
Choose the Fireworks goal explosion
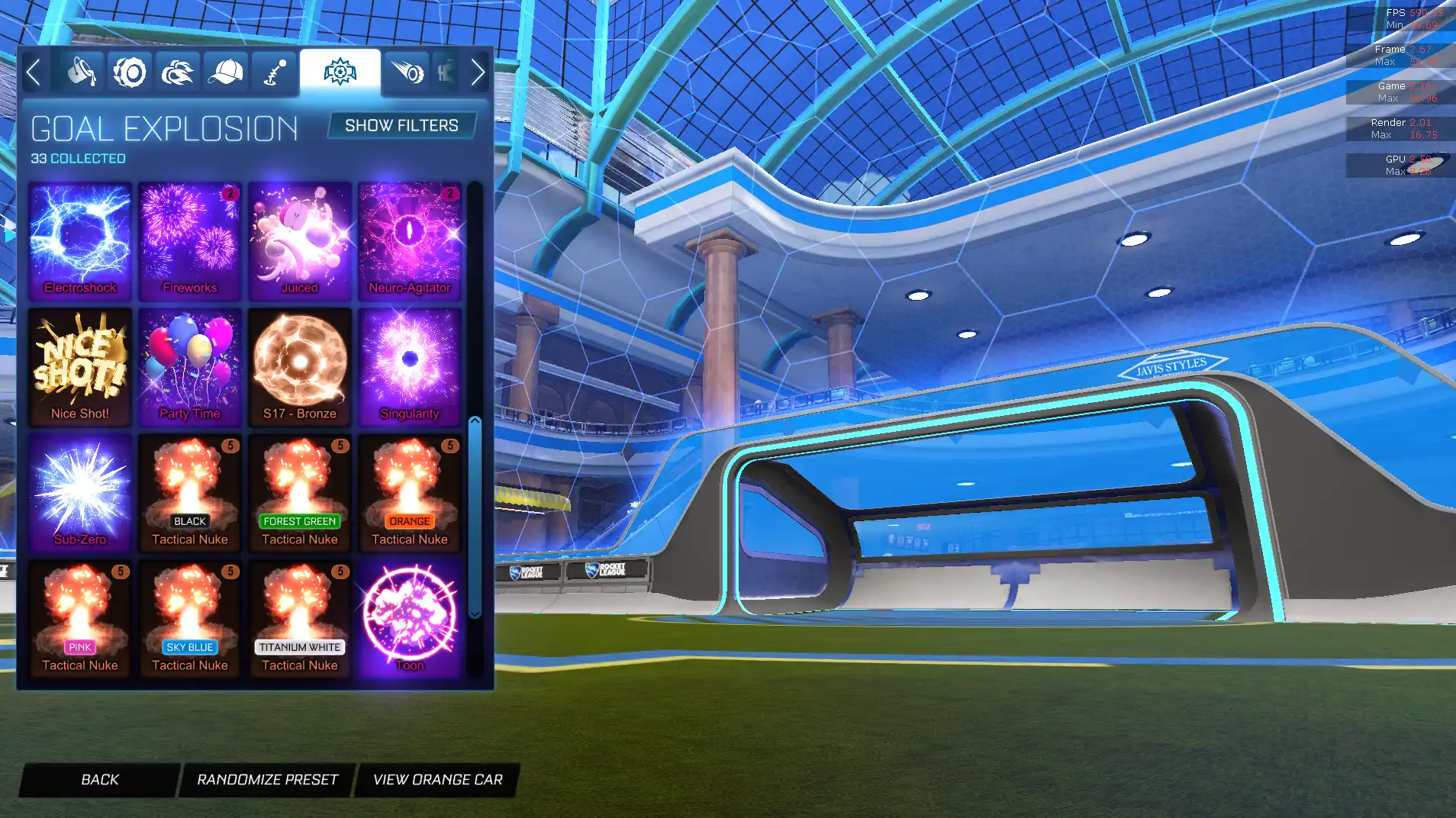190,240
